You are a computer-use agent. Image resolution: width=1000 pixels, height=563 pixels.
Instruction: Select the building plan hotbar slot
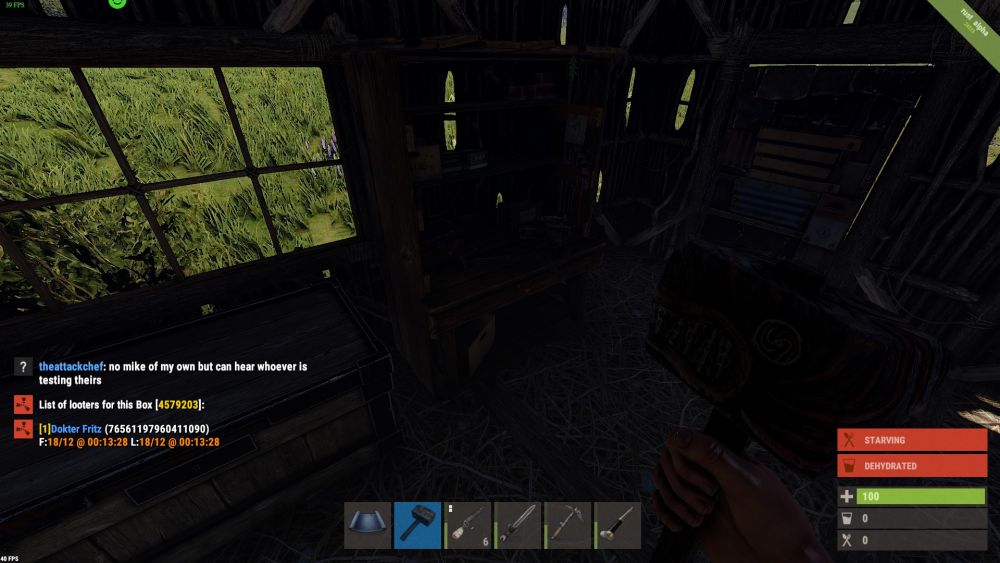tap(368, 525)
